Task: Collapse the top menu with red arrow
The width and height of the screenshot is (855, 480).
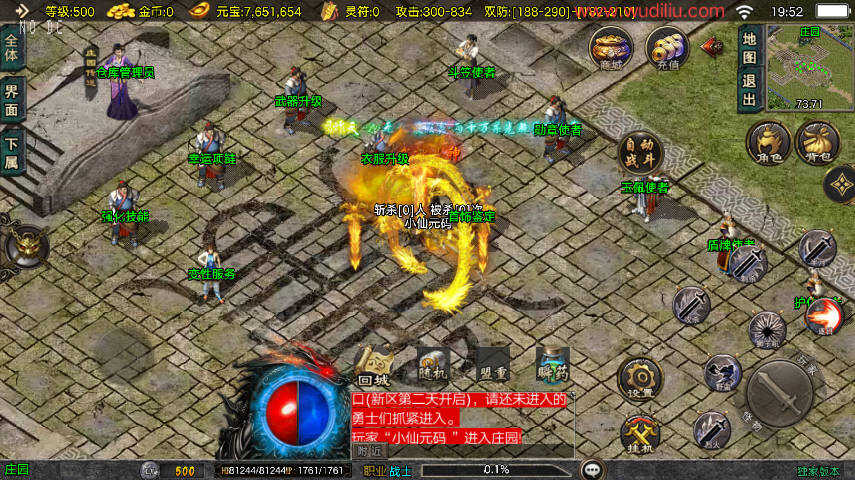Action: point(712,45)
